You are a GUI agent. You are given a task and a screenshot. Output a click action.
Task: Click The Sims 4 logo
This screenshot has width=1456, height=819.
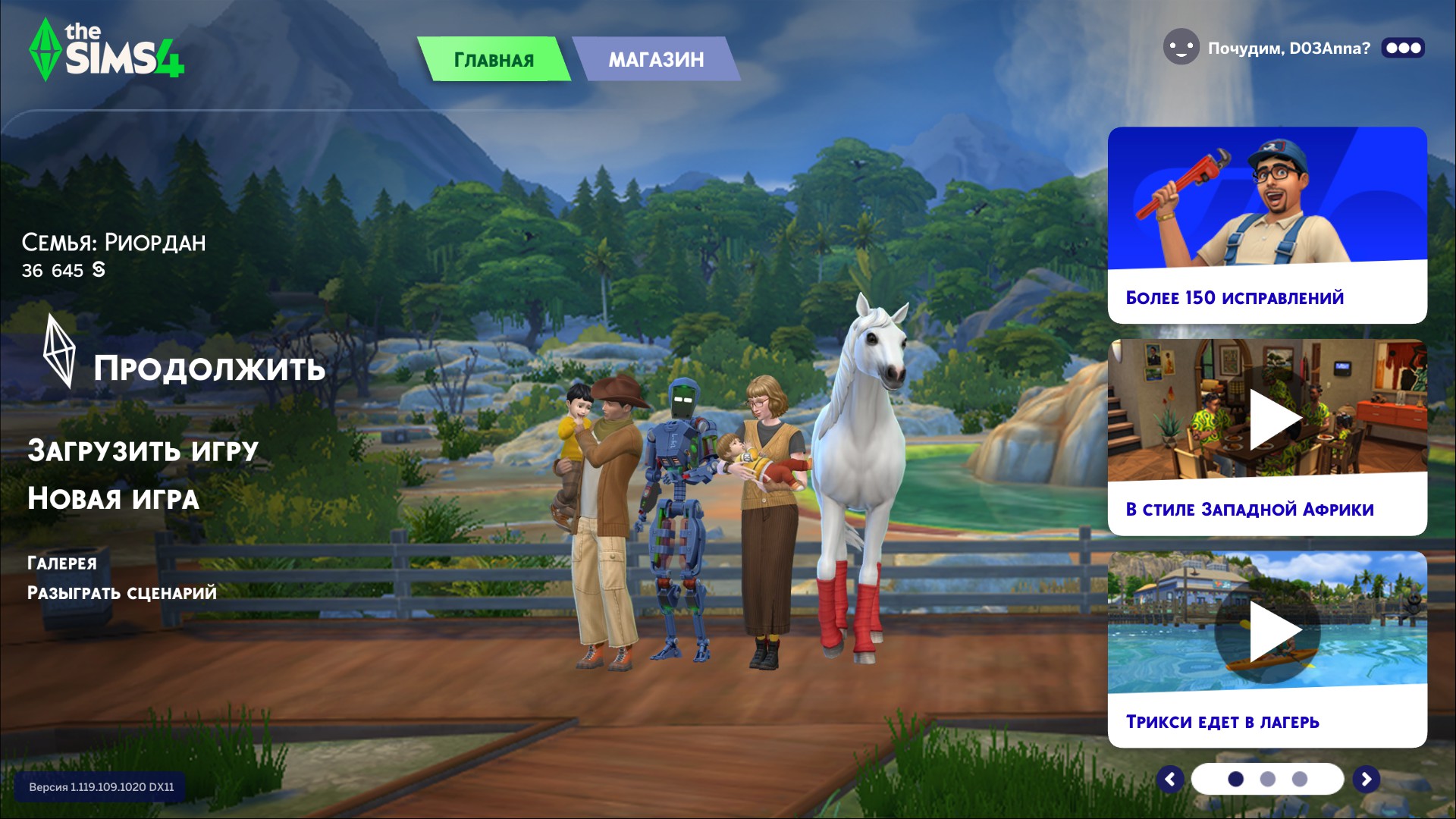point(106,49)
